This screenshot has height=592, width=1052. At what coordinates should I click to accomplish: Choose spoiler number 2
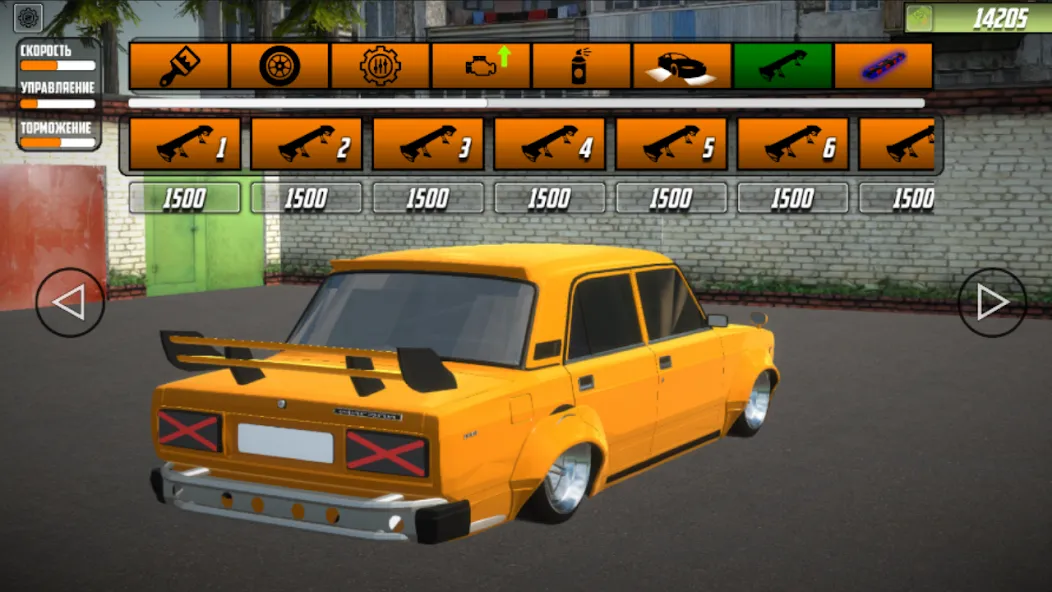[307, 145]
